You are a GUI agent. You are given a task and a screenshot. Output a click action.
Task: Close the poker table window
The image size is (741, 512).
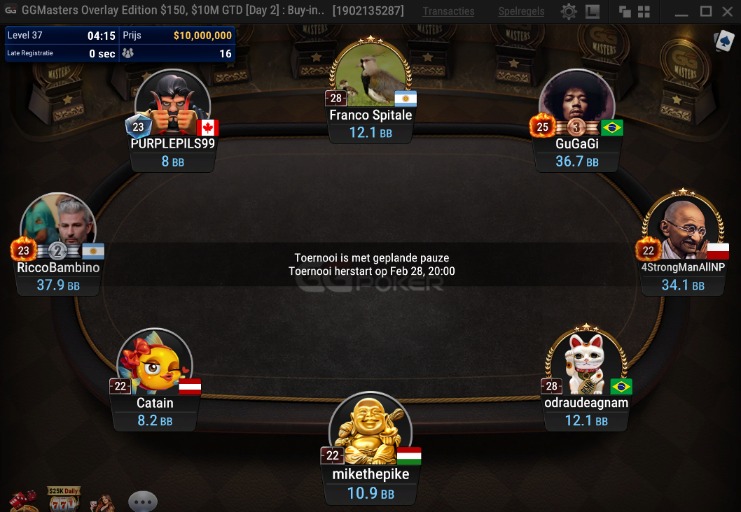[728, 11]
